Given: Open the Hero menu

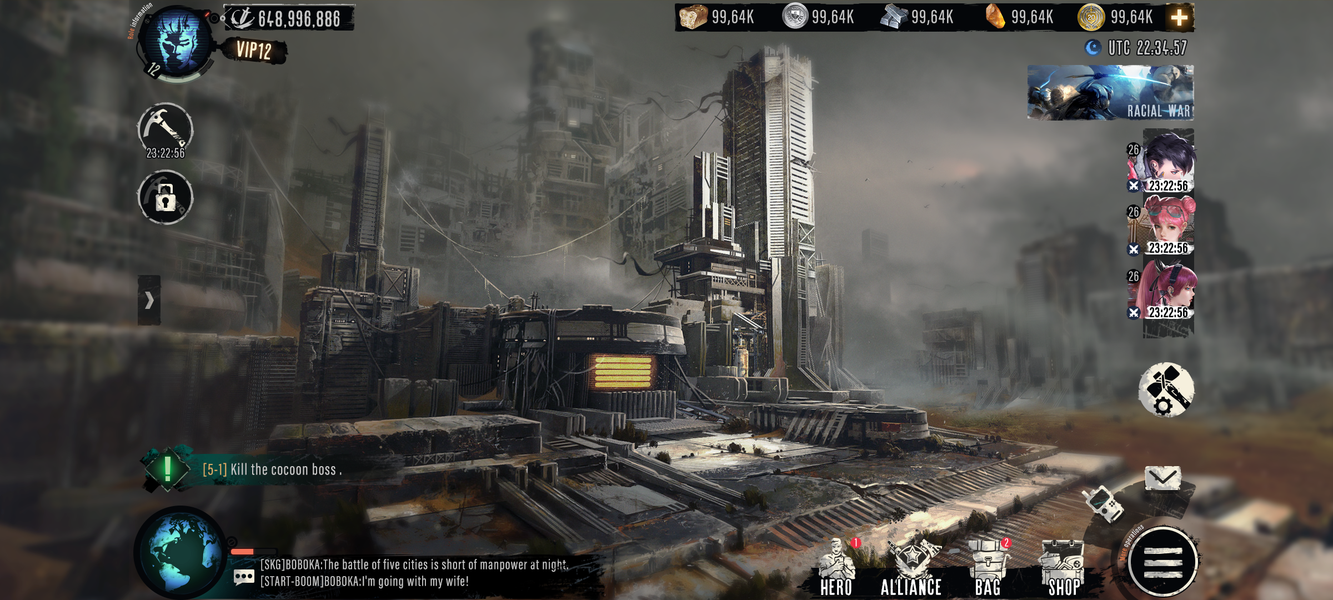Looking at the screenshot, I should coord(836,568).
